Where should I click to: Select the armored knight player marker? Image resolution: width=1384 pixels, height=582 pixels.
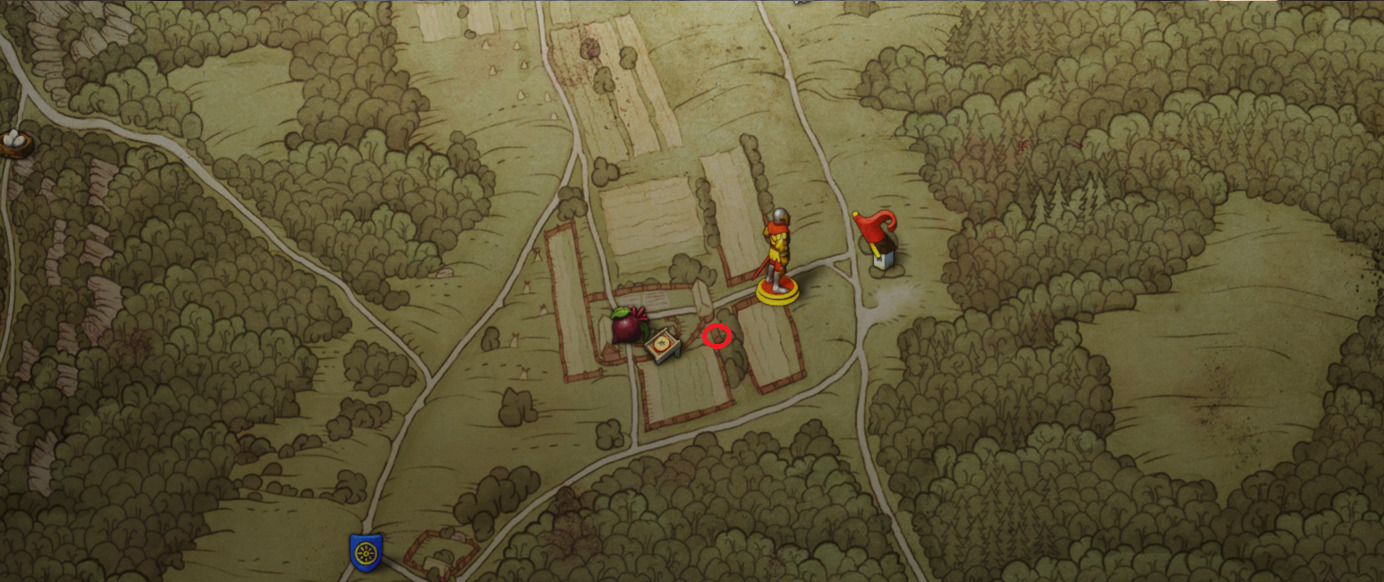[777, 256]
